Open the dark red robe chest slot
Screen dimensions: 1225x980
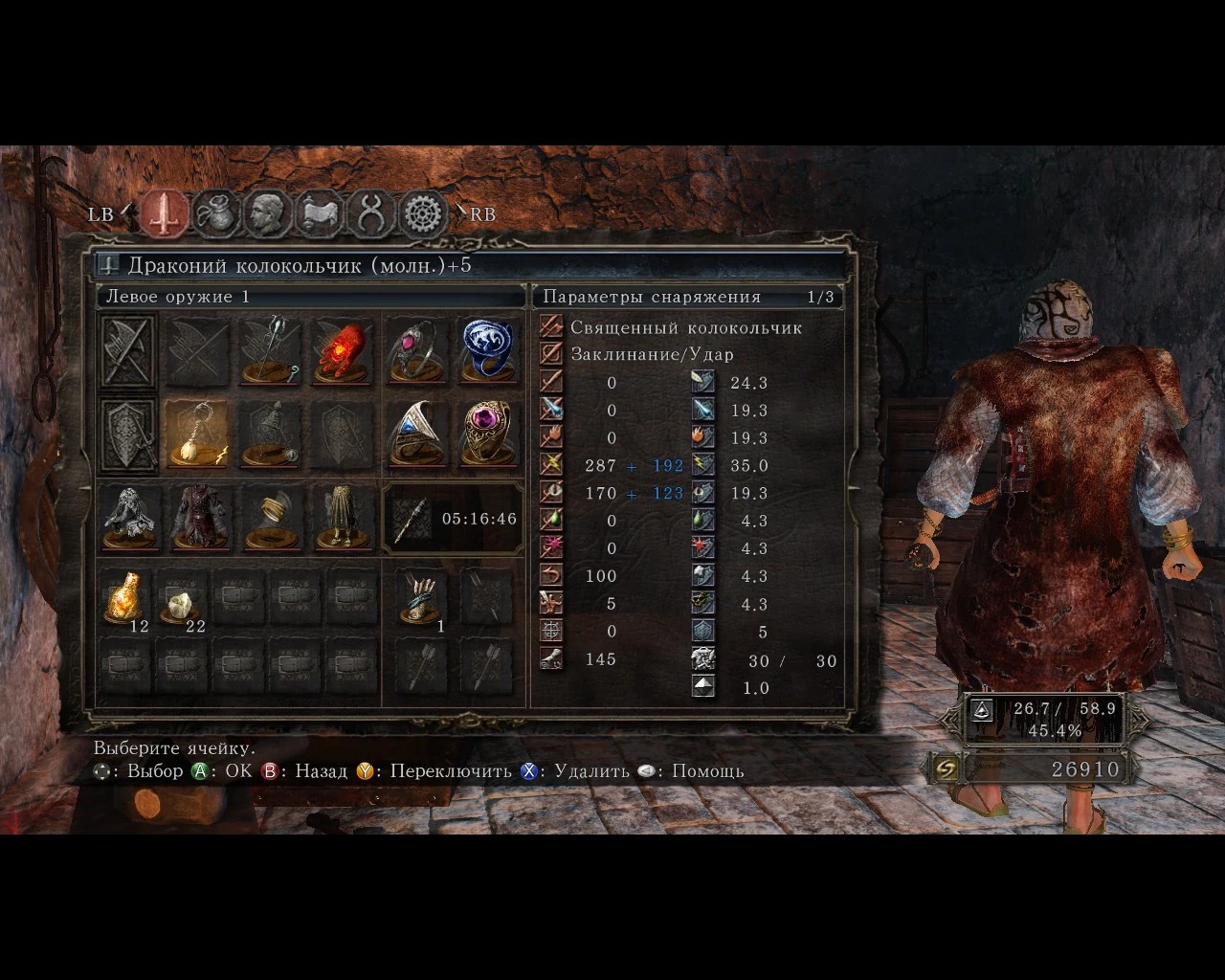pyautogui.click(x=200, y=519)
